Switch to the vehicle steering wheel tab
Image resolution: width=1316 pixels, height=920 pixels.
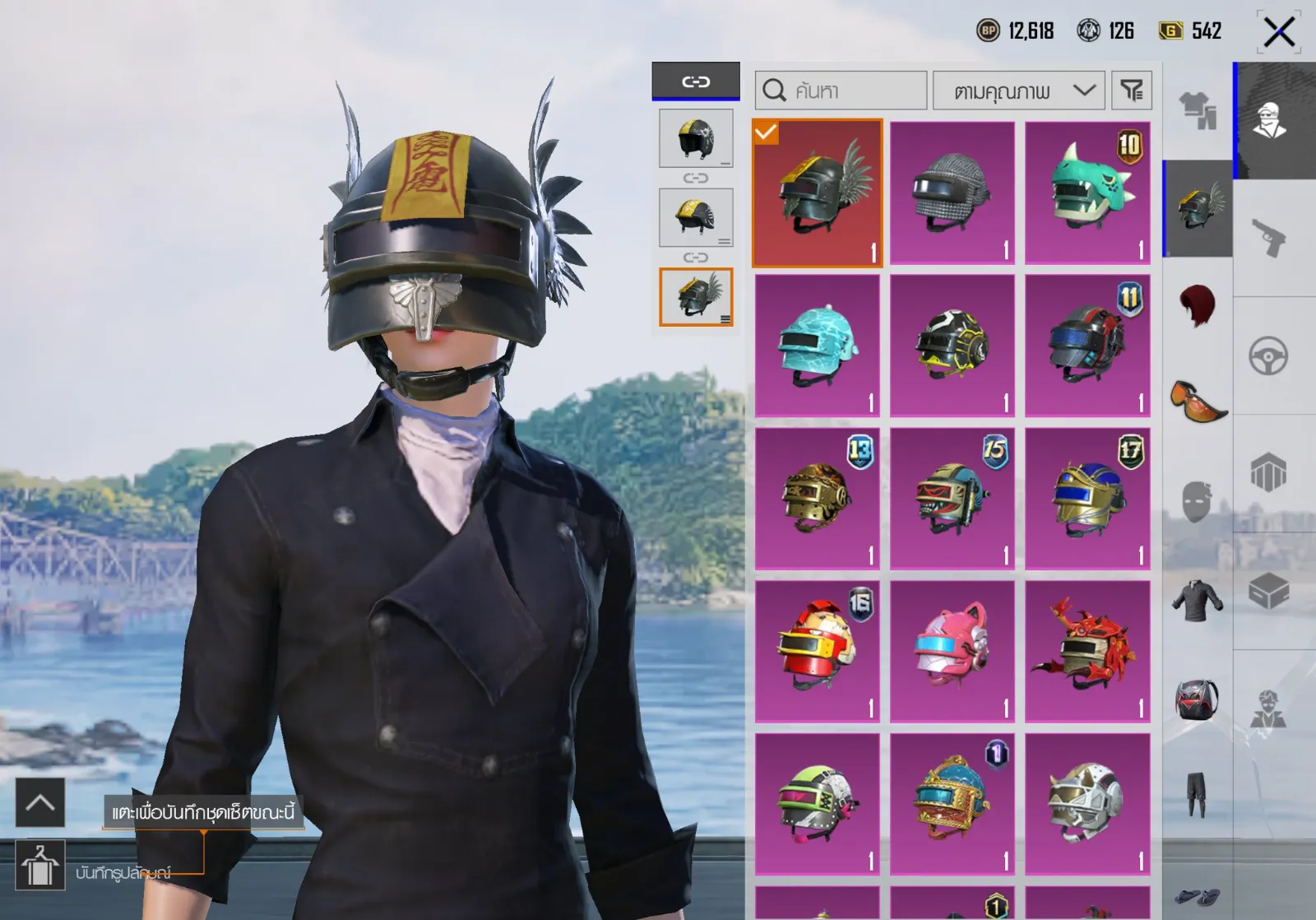1268,356
